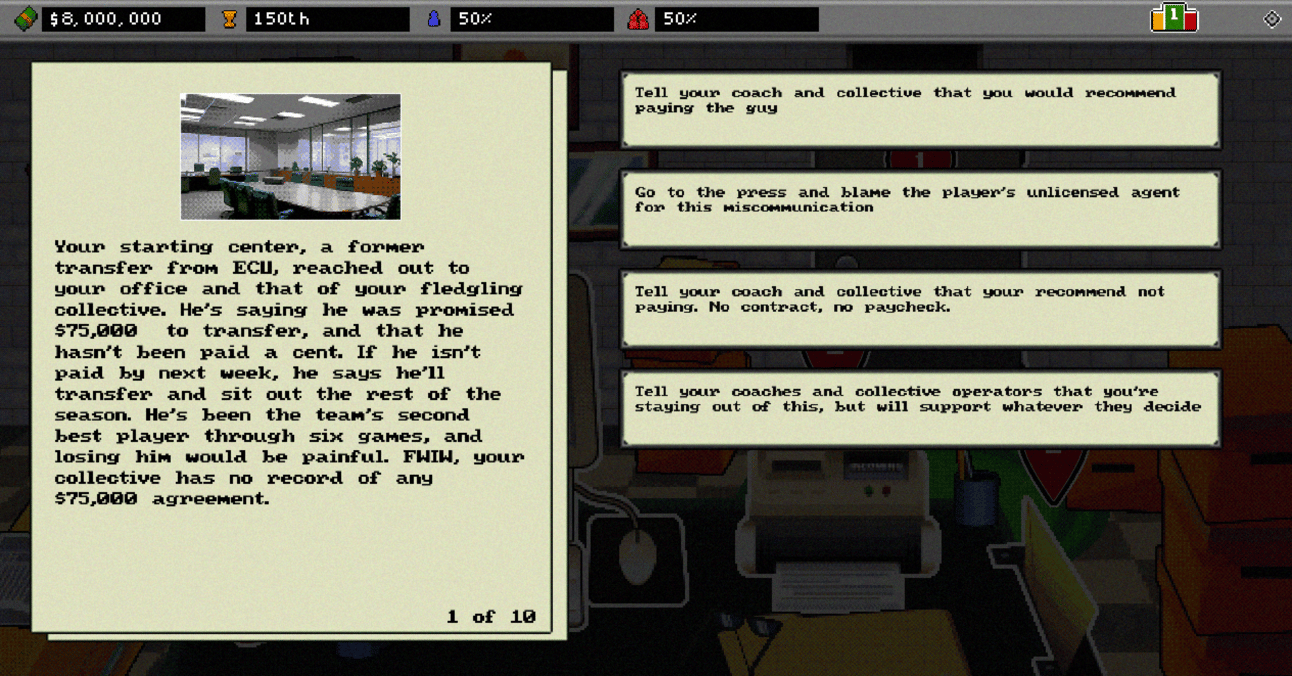The height and width of the screenshot is (676, 1292).
Task: Open the podium rankings icon
Action: pos(1174,18)
